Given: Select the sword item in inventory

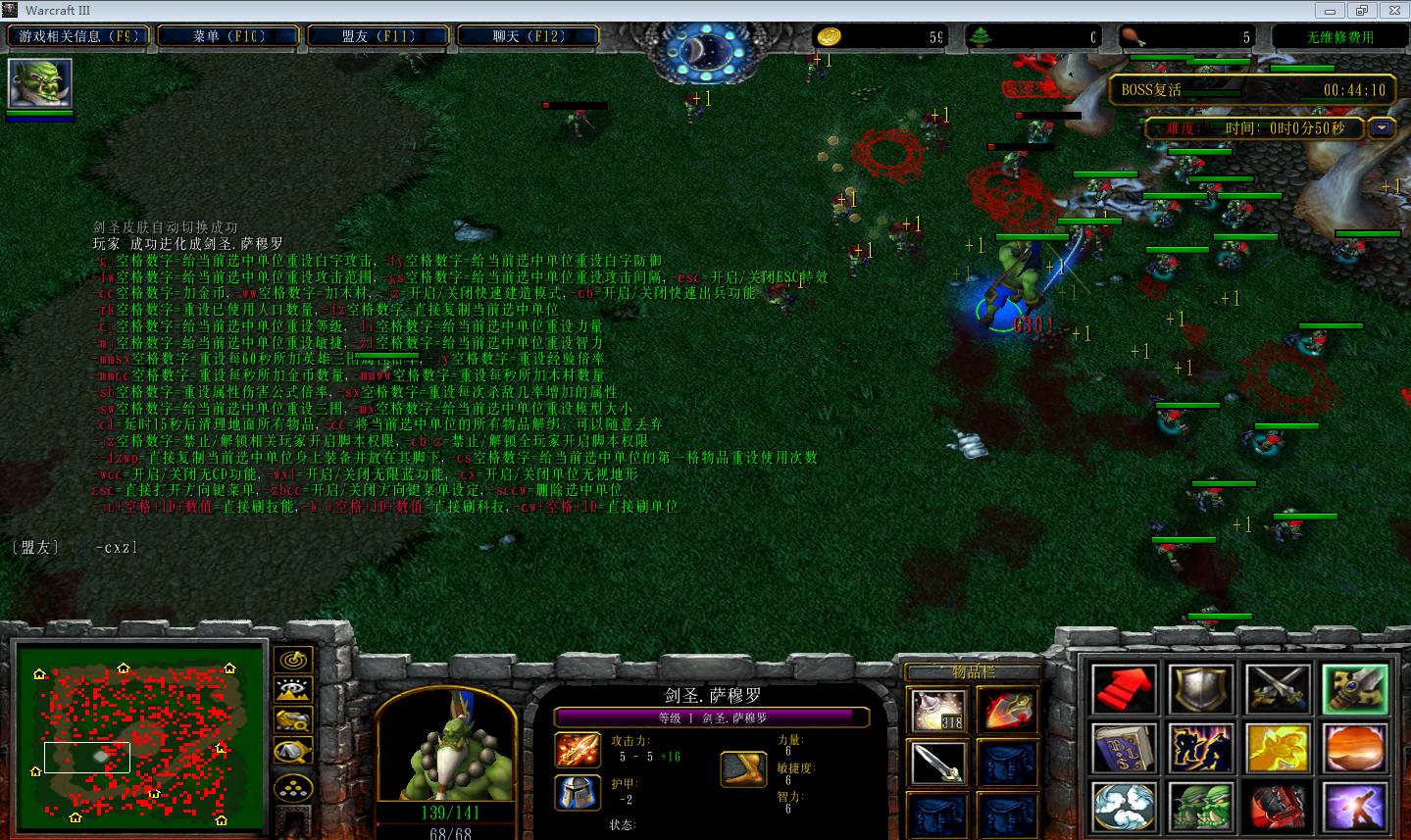Looking at the screenshot, I should pos(938,763).
